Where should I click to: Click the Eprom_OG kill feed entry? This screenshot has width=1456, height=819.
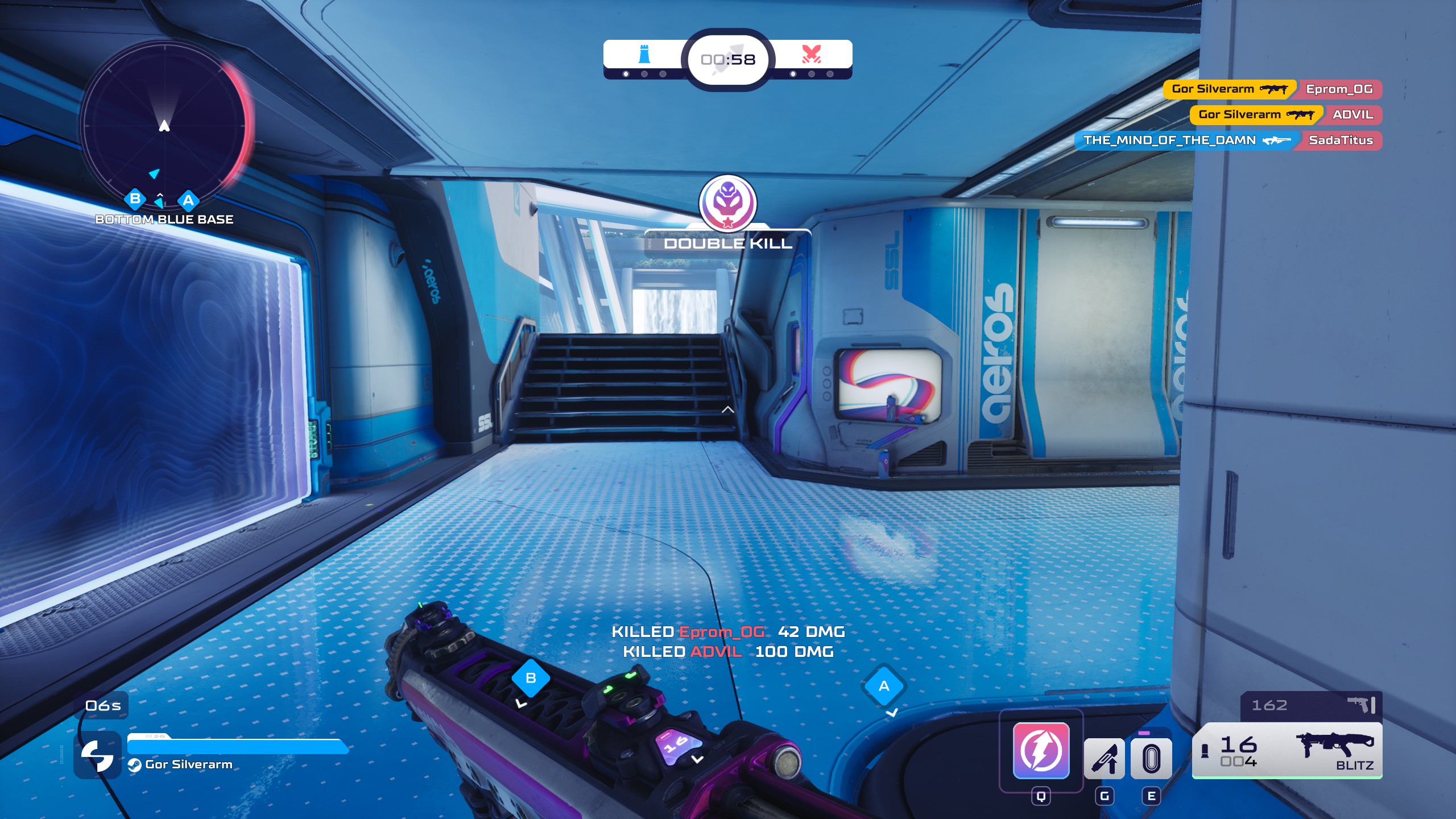(1272, 89)
